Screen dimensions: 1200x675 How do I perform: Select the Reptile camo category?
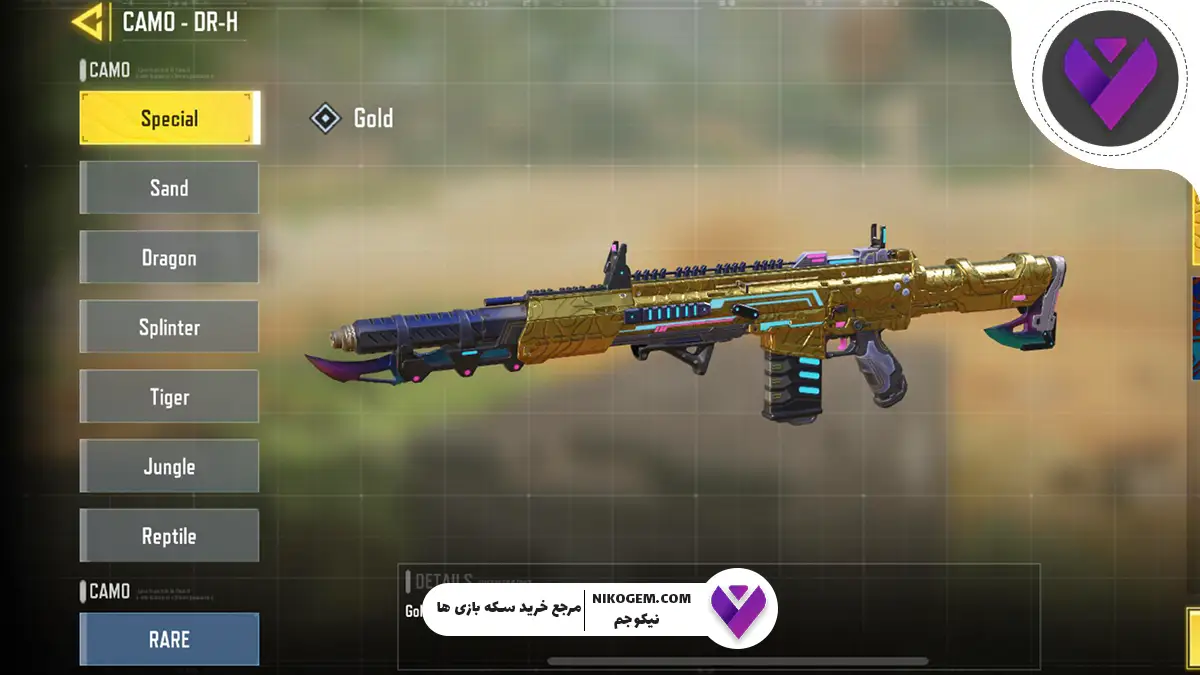(169, 536)
